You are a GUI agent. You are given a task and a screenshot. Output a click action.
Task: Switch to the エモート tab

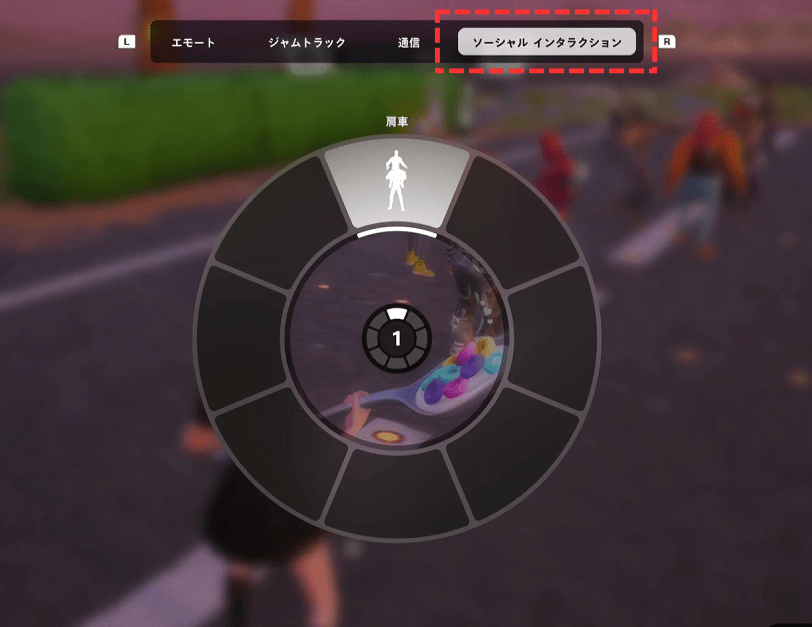tap(193, 43)
